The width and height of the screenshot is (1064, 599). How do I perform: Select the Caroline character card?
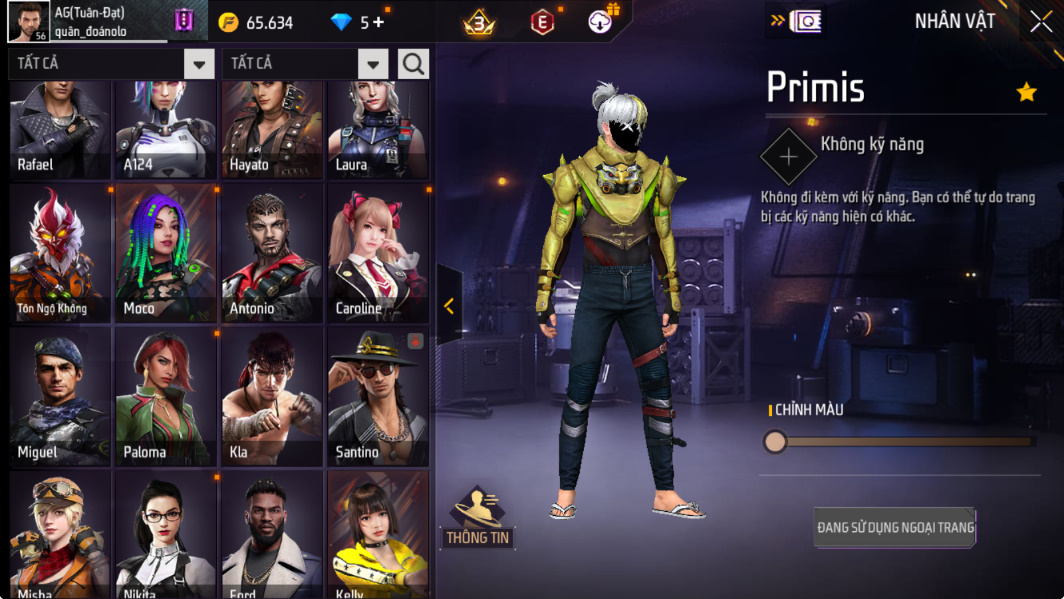378,253
